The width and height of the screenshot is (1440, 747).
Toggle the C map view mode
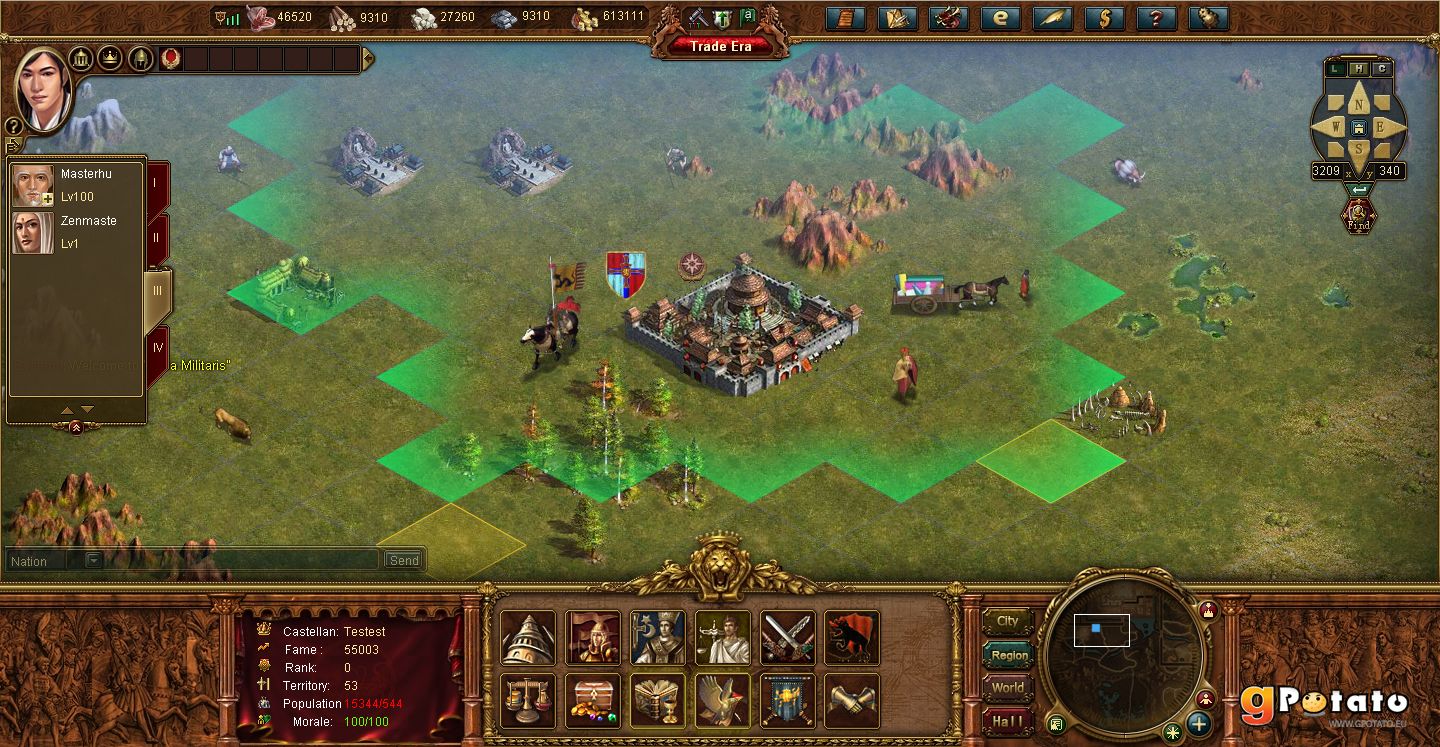coord(1382,68)
